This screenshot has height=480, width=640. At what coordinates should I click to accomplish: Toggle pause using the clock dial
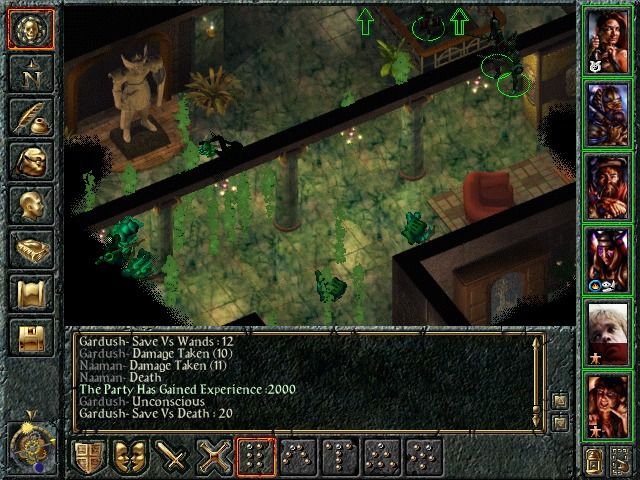[x=30, y=440]
